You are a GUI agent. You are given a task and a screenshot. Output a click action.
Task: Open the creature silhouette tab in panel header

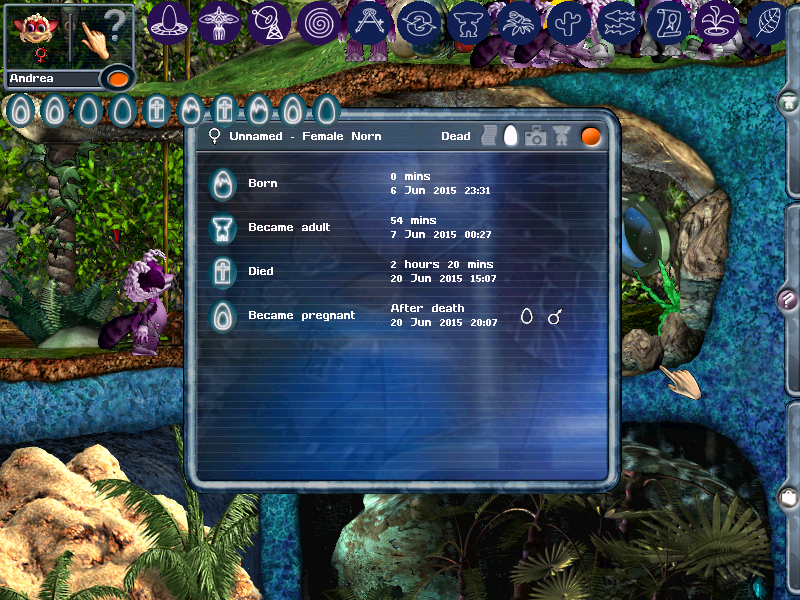pyautogui.click(x=562, y=136)
